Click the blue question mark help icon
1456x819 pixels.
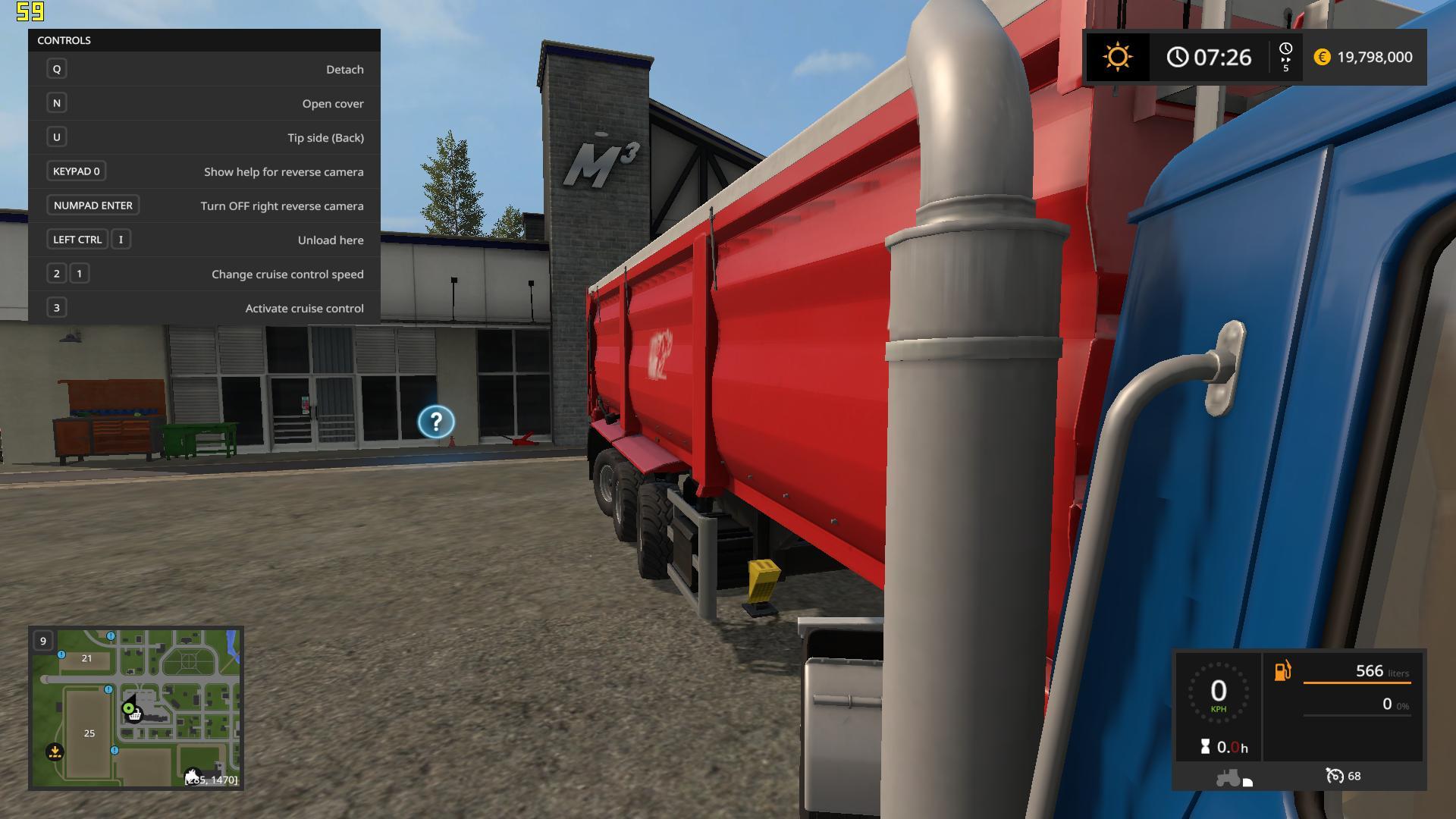coord(436,422)
